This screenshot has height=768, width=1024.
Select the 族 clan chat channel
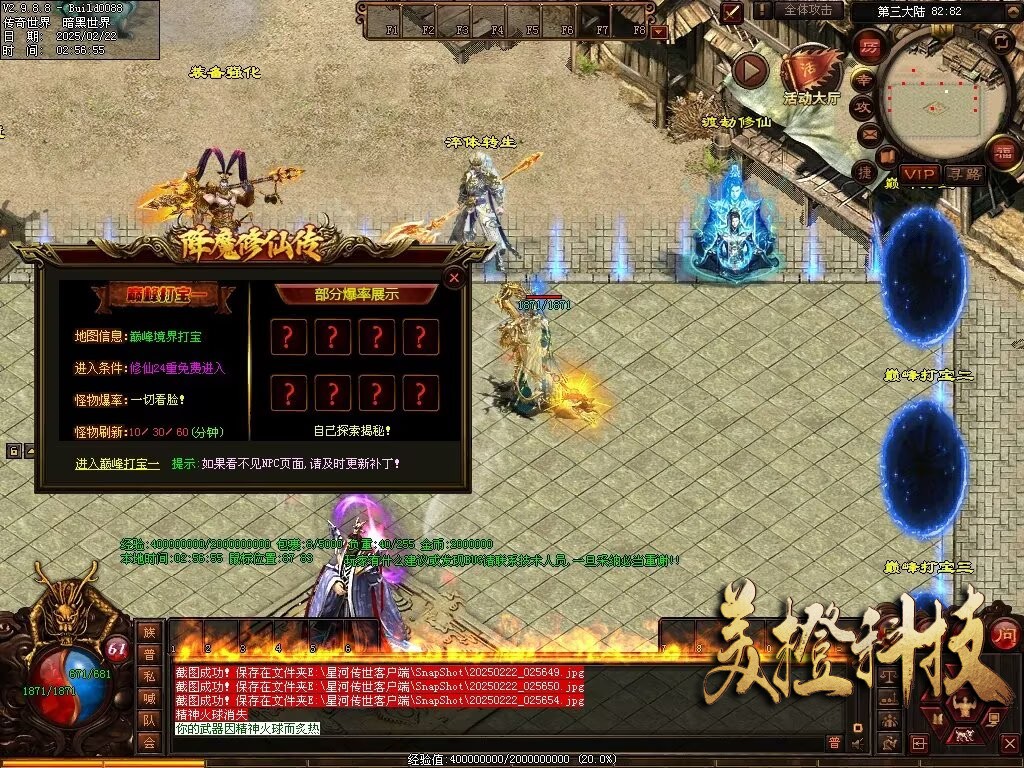[x=149, y=632]
